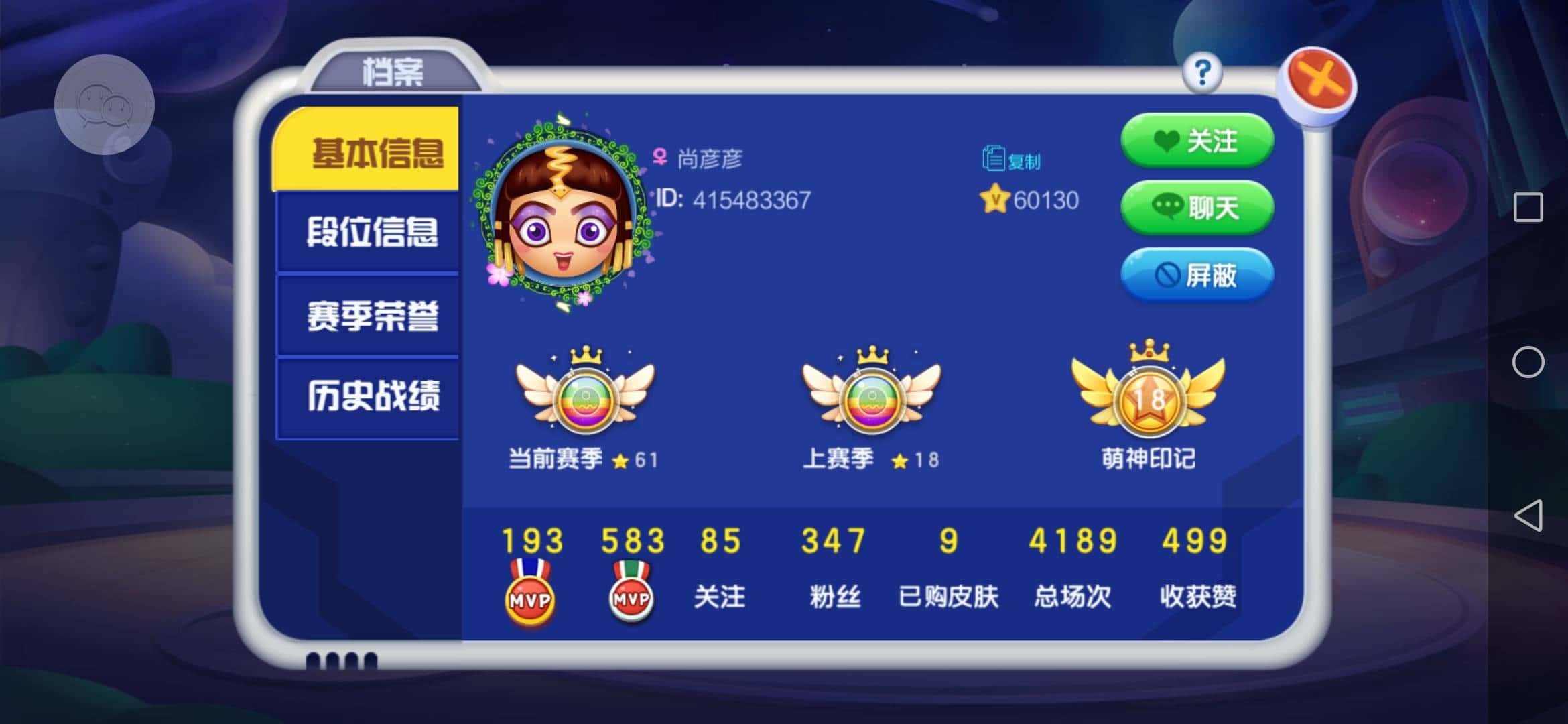The height and width of the screenshot is (724, 1568).
Task: Click the green MVP medal under 583
Action: click(x=630, y=597)
